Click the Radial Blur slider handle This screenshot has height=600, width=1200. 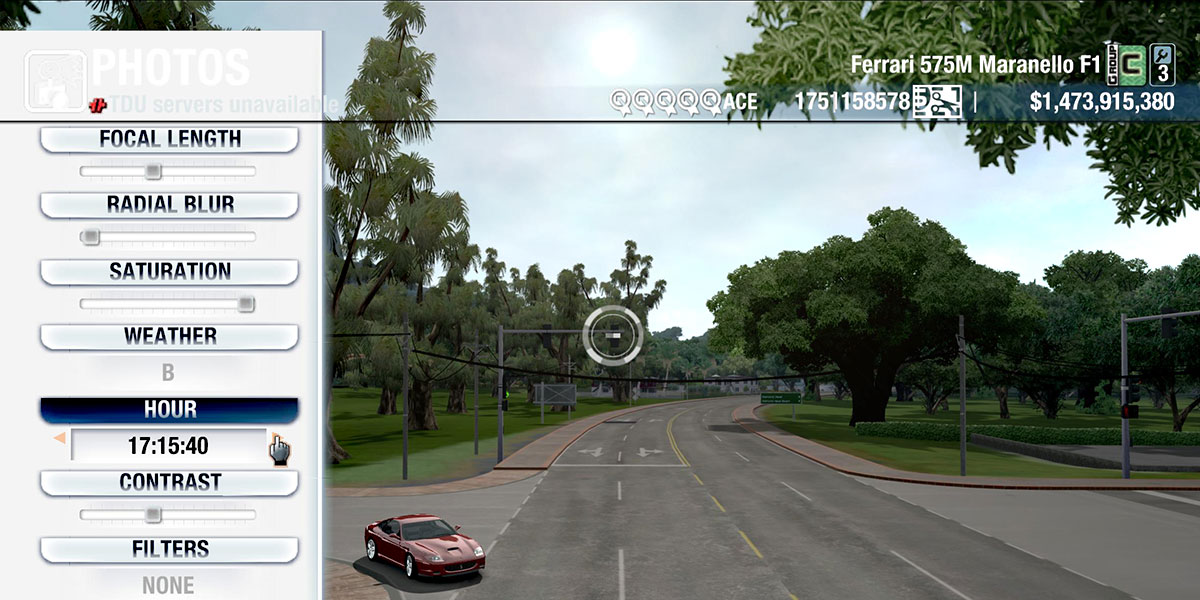pyautogui.click(x=90, y=237)
